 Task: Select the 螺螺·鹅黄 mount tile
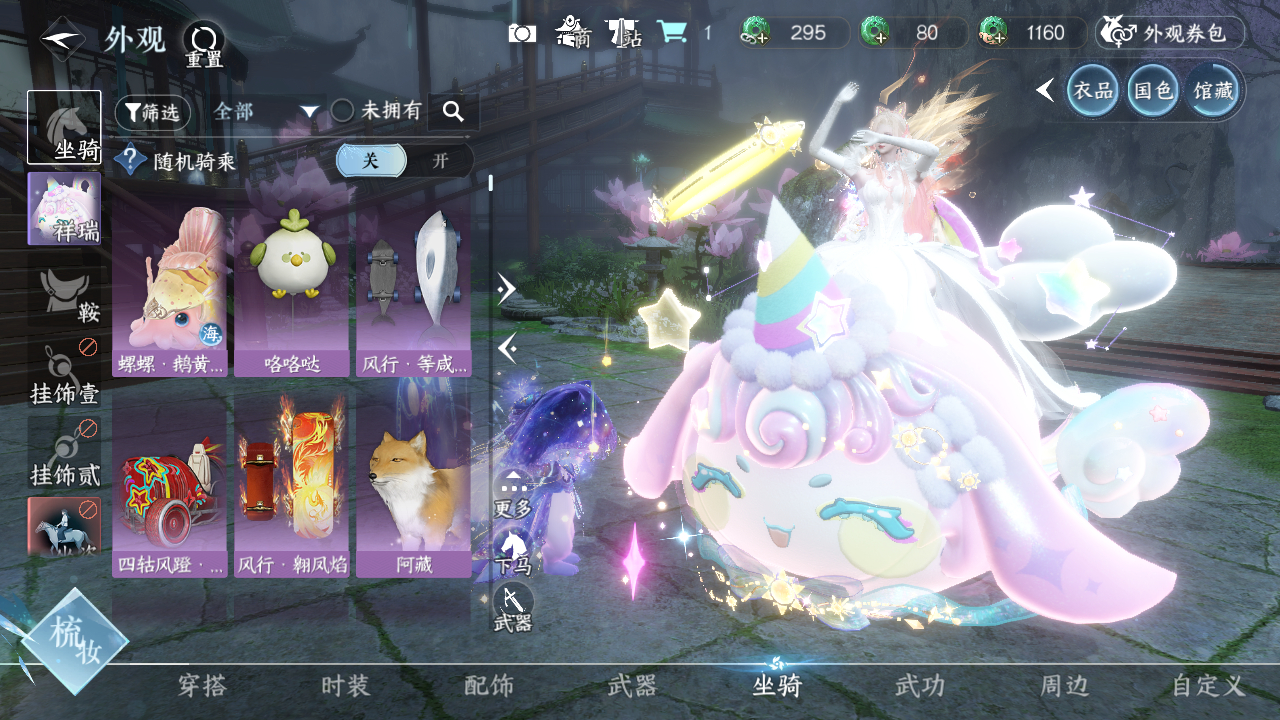170,291
